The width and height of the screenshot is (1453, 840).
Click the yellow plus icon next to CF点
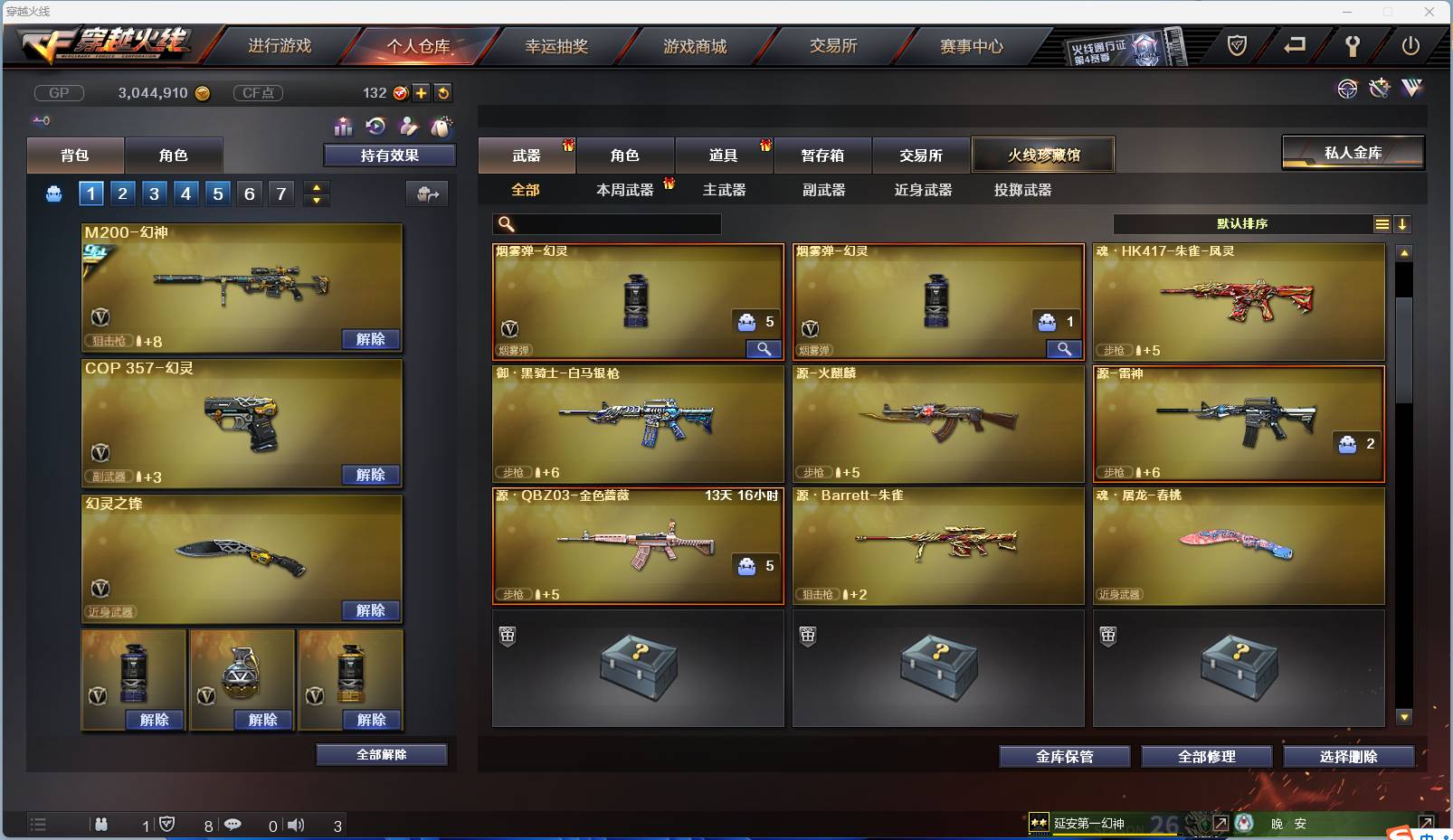tap(422, 92)
